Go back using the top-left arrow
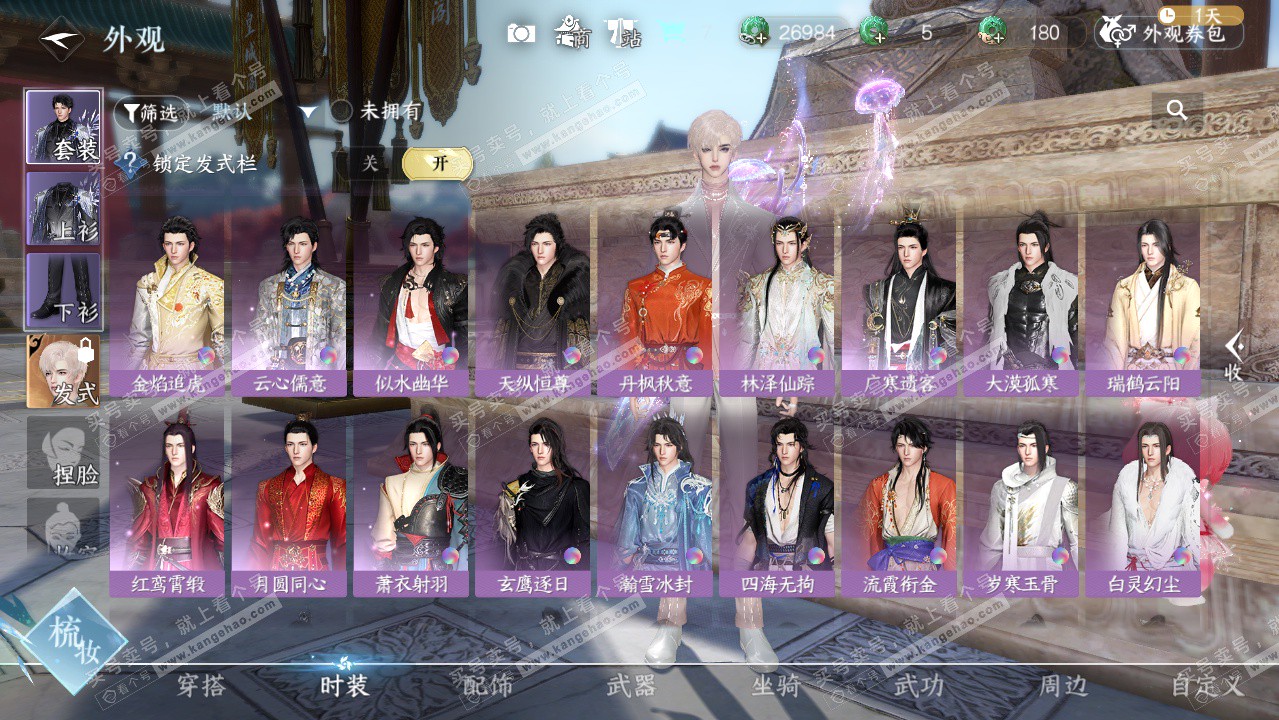Screen dimensions: 1279x720 tap(61, 40)
